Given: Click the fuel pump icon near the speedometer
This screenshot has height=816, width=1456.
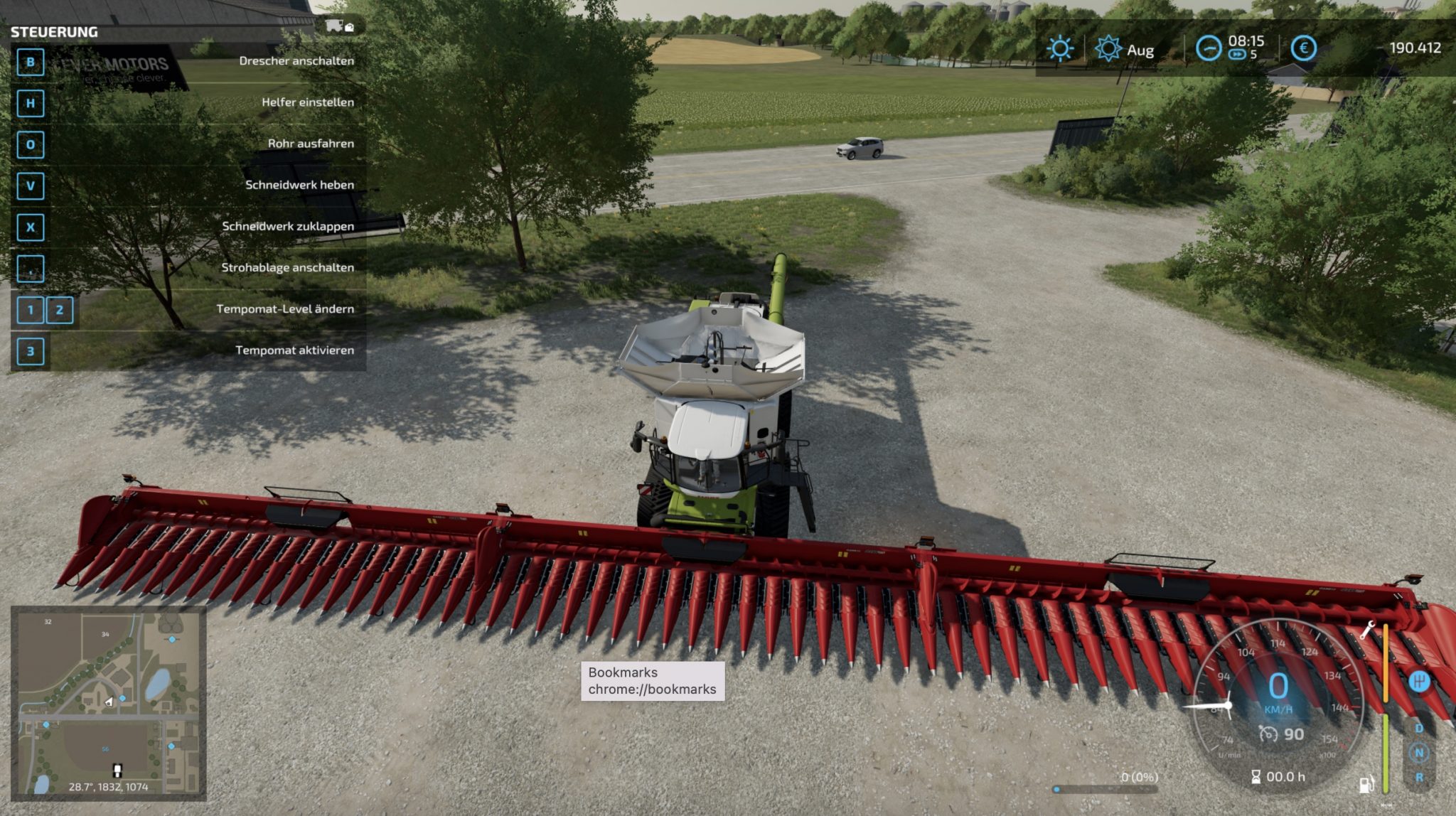Looking at the screenshot, I should [1366, 783].
